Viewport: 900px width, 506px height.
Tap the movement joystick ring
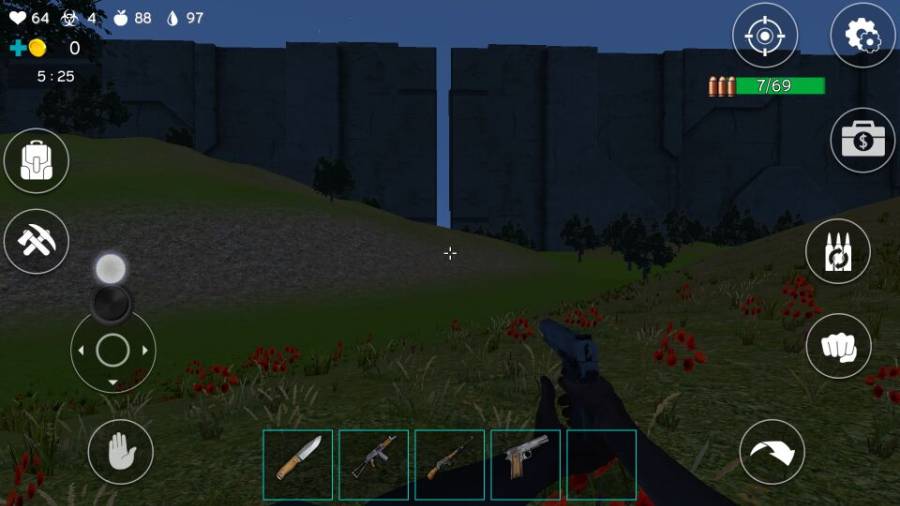pos(112,350)
